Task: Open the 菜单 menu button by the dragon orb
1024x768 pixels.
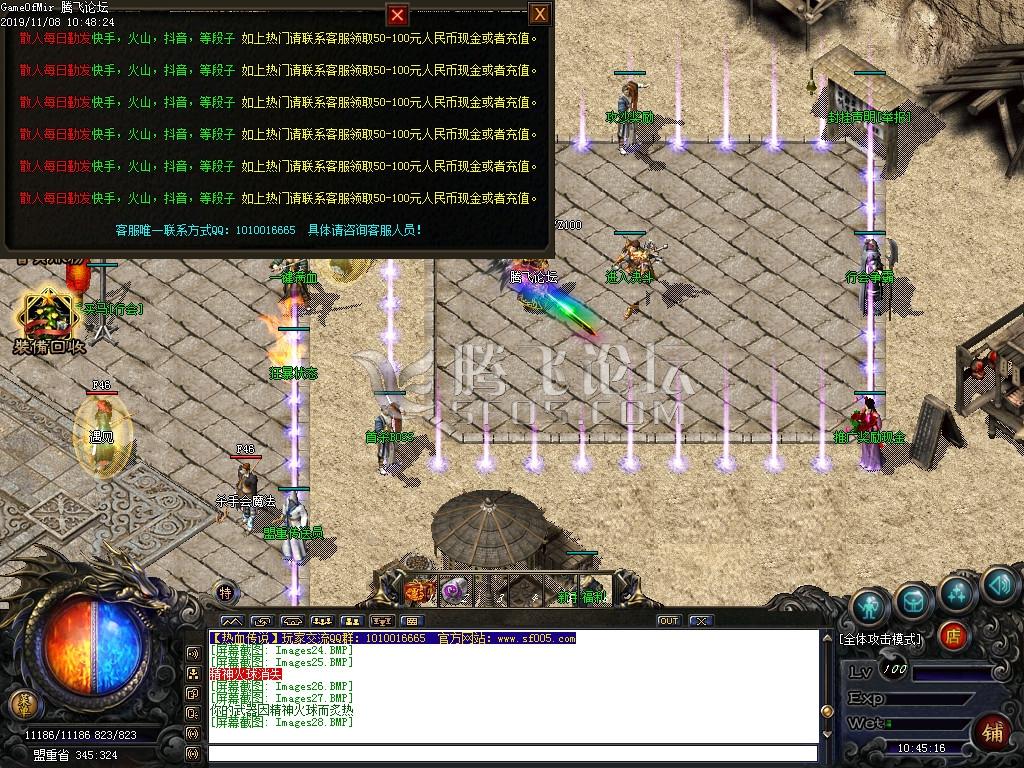Action: coord(20,704)
